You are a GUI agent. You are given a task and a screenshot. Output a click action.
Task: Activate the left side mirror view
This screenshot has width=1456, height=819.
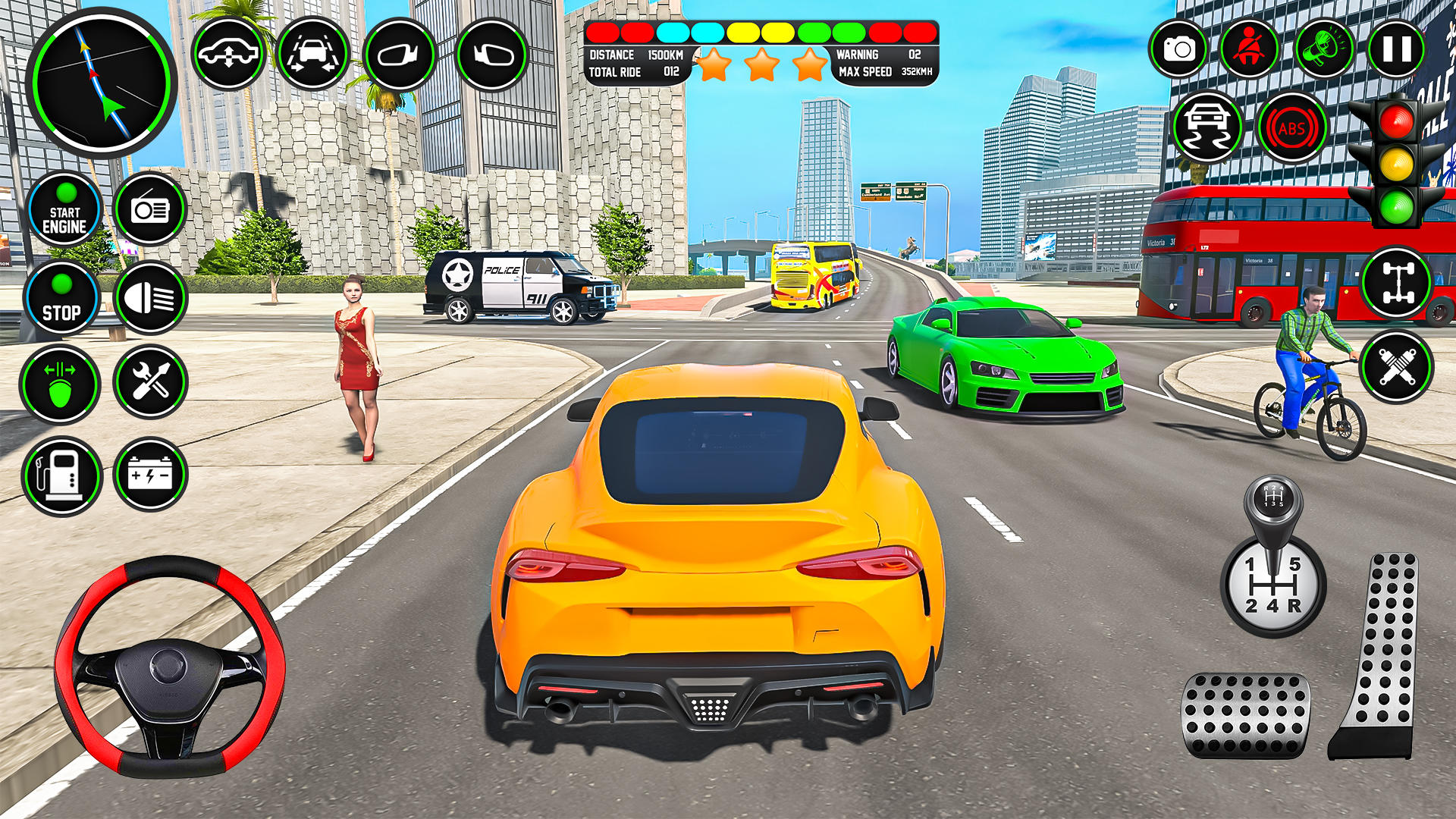coord(400,55)
